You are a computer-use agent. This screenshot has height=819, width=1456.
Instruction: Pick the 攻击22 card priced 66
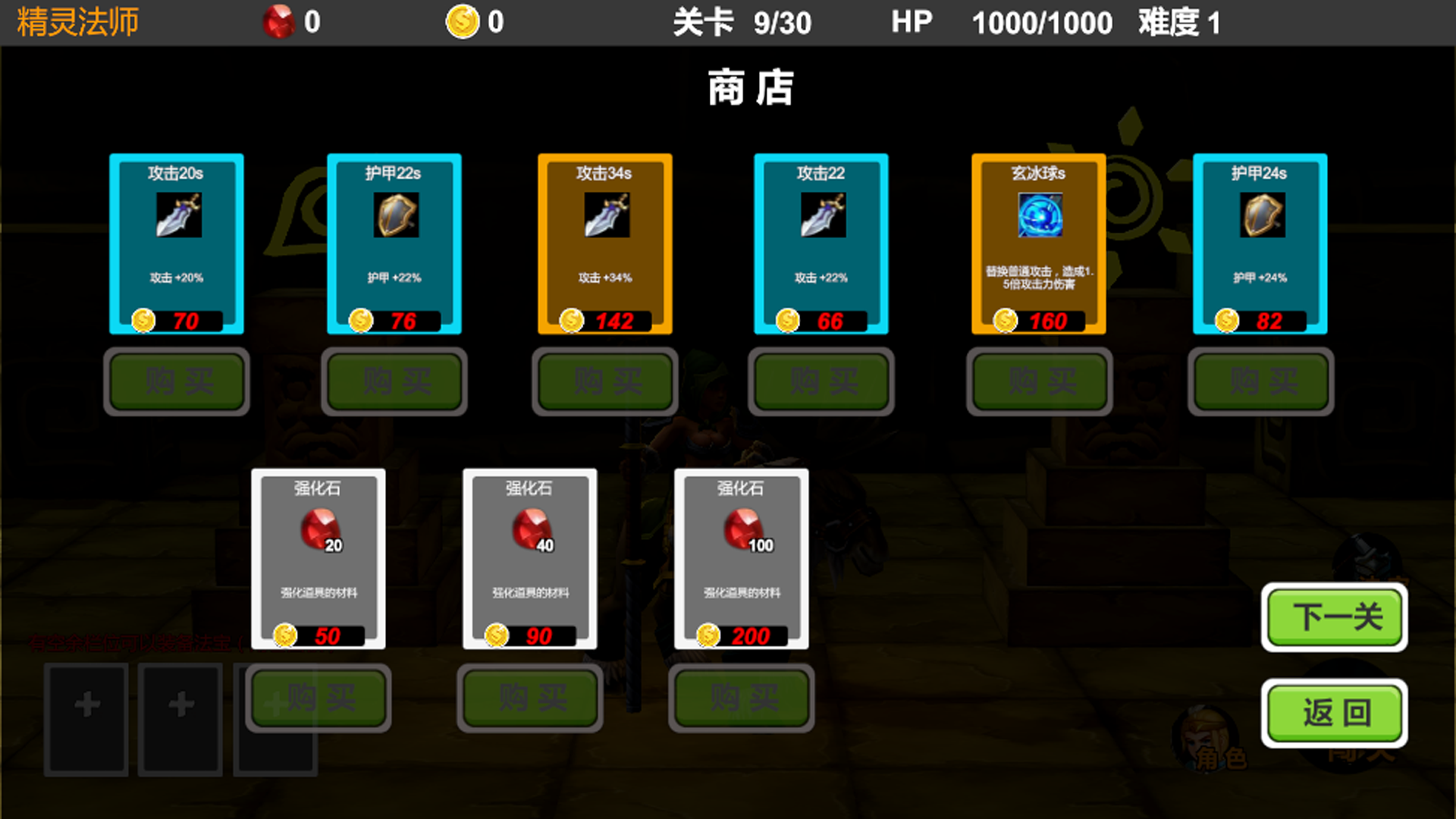821,243
